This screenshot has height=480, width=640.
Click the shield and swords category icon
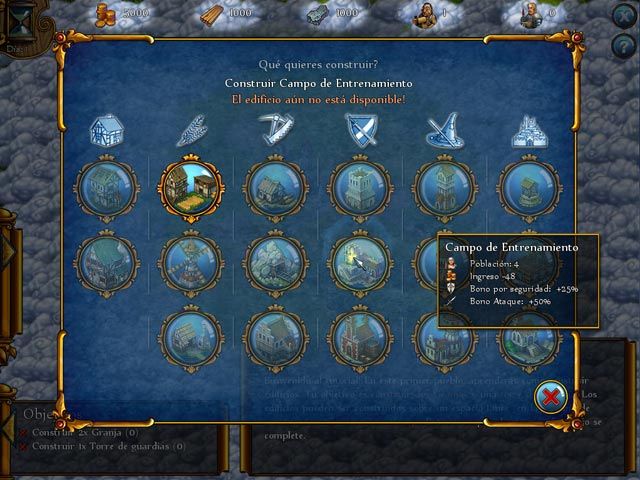361,127
